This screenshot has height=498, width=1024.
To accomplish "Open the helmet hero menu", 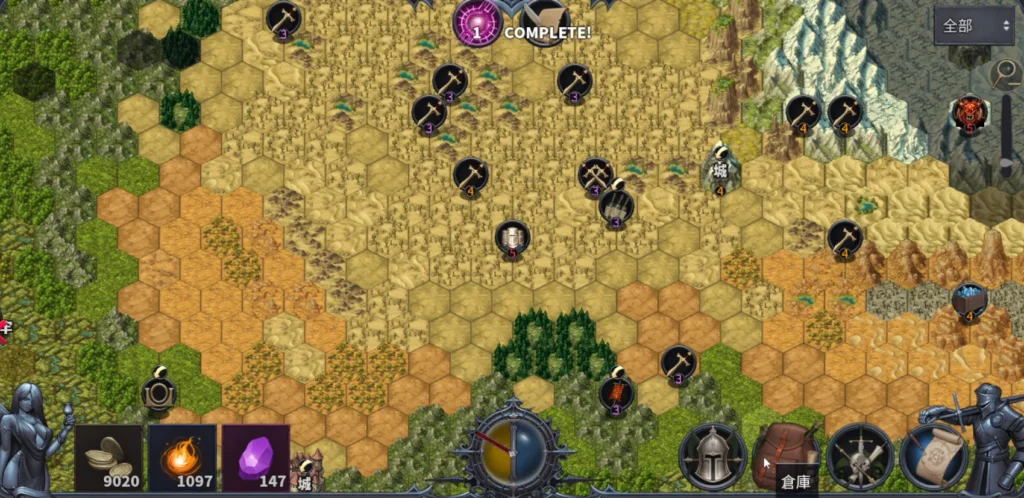I will [712, 457].
